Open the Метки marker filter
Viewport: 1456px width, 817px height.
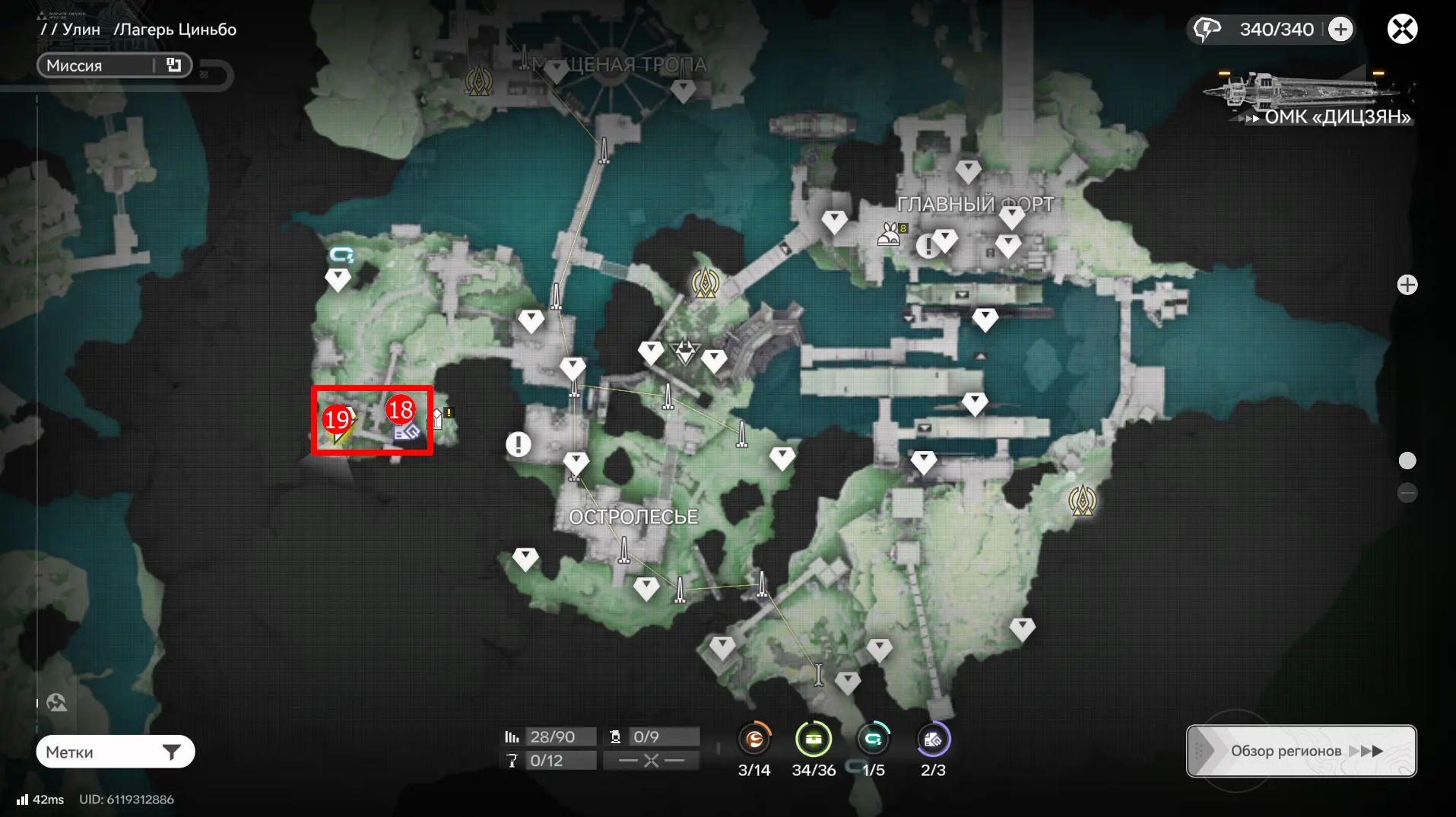(x=115, y=752)
